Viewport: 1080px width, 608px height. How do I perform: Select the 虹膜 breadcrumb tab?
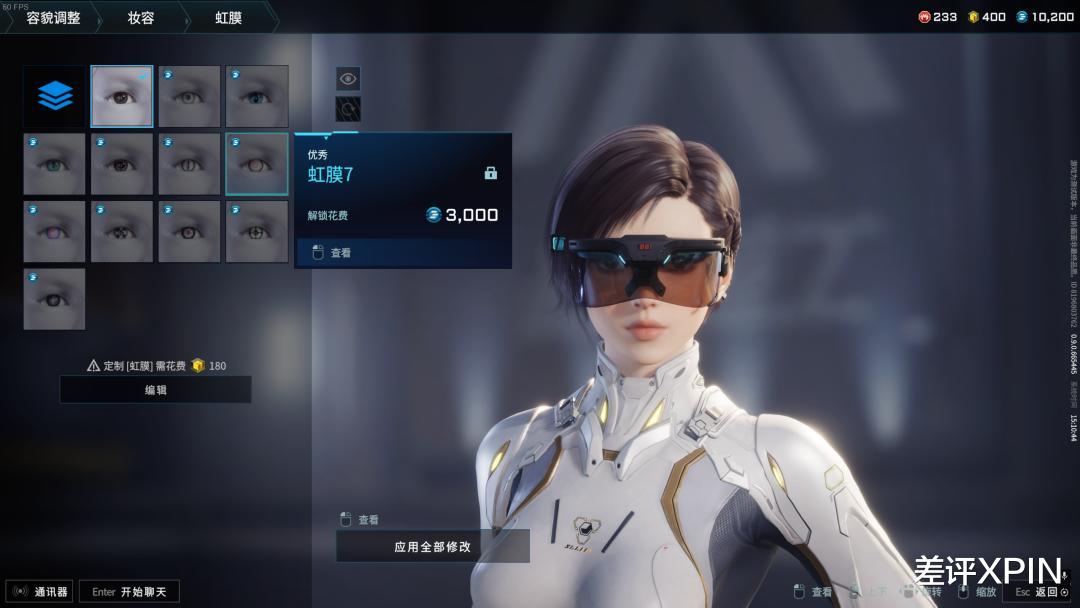pos(228,17)
